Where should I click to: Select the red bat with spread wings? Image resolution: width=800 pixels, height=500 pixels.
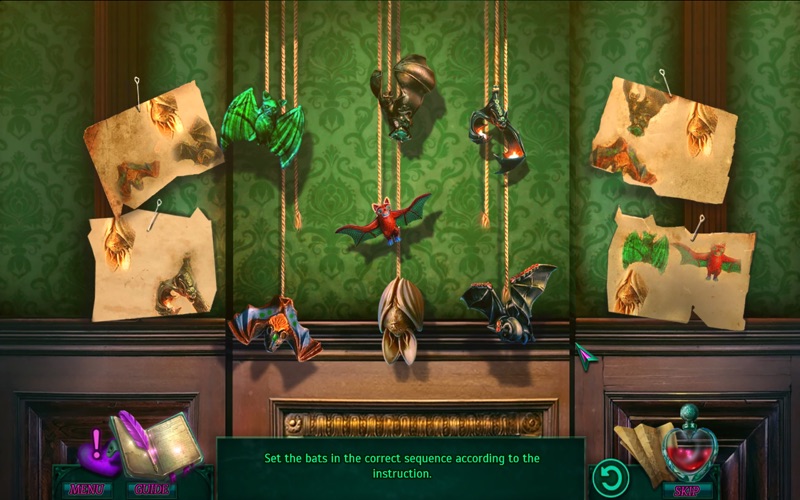point(383,220)
